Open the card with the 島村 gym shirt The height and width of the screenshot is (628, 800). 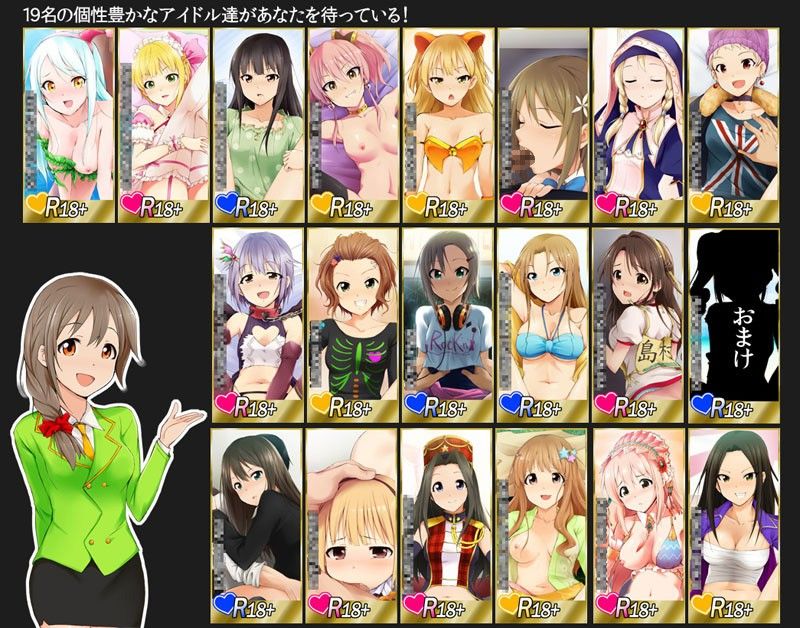click(638, 322)
